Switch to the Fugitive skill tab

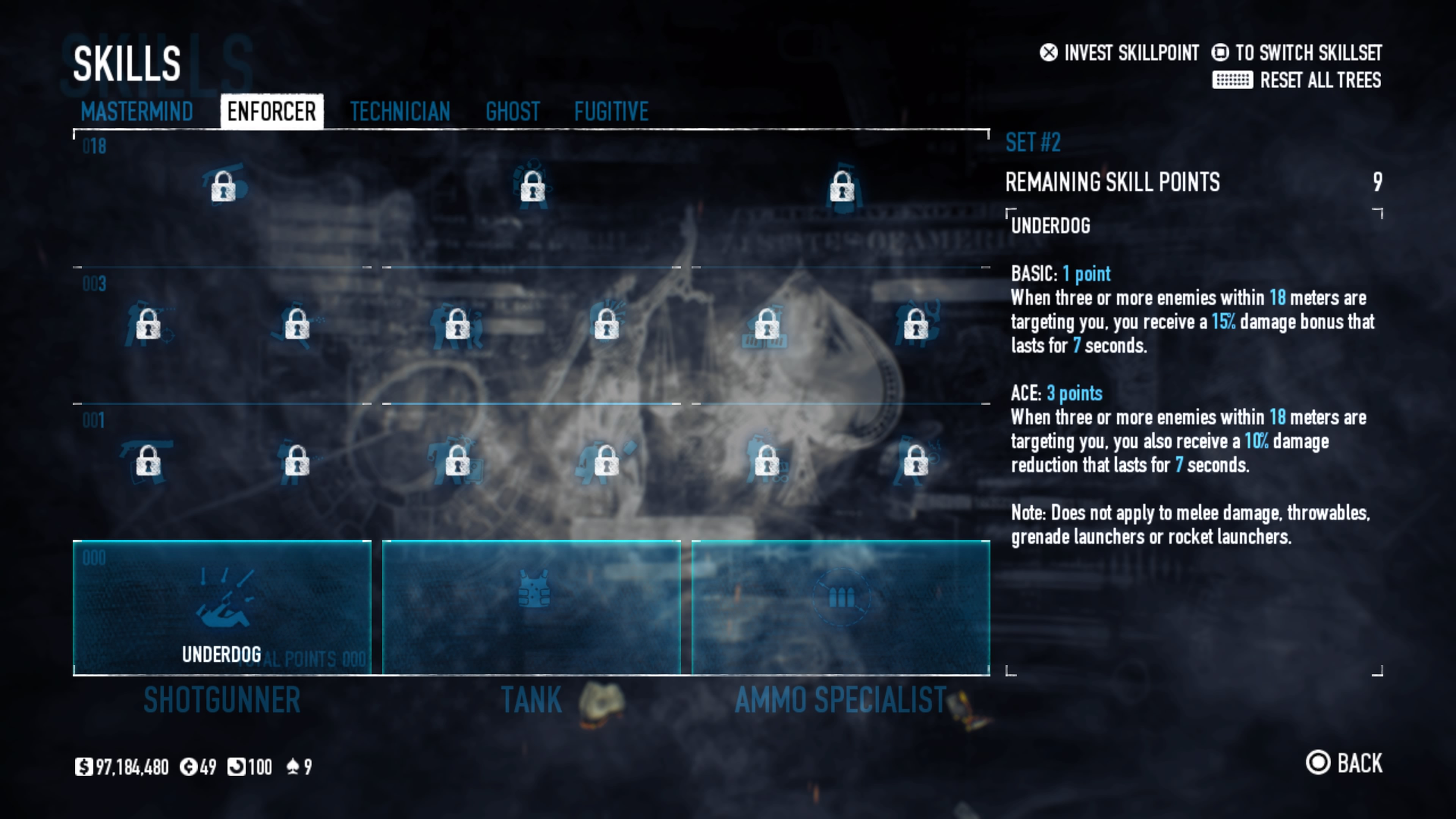611,111
